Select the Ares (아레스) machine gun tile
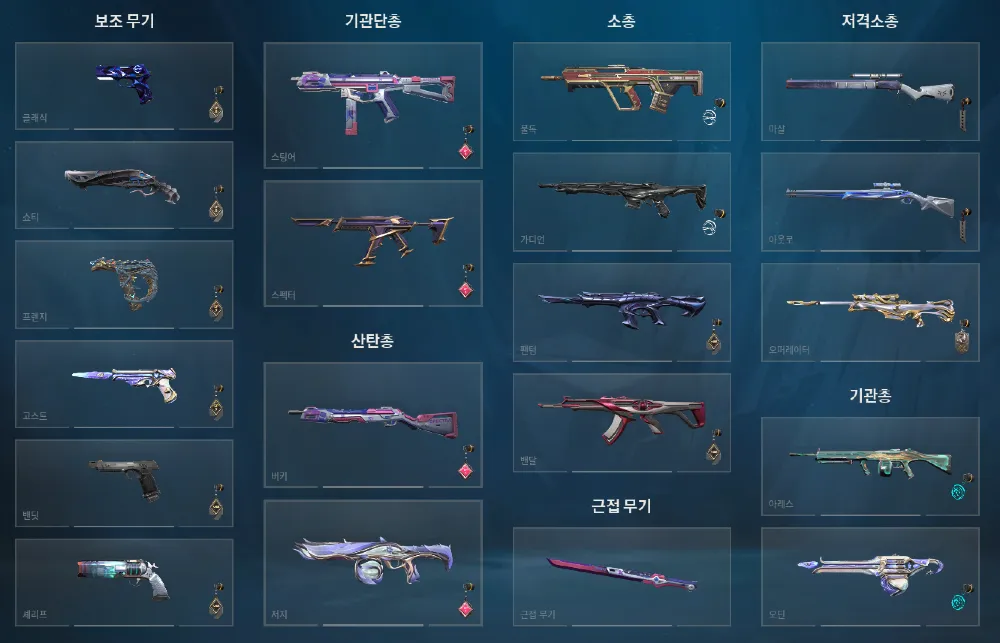The height and width of the screenshot is (643, 1000). pos(870,466)
